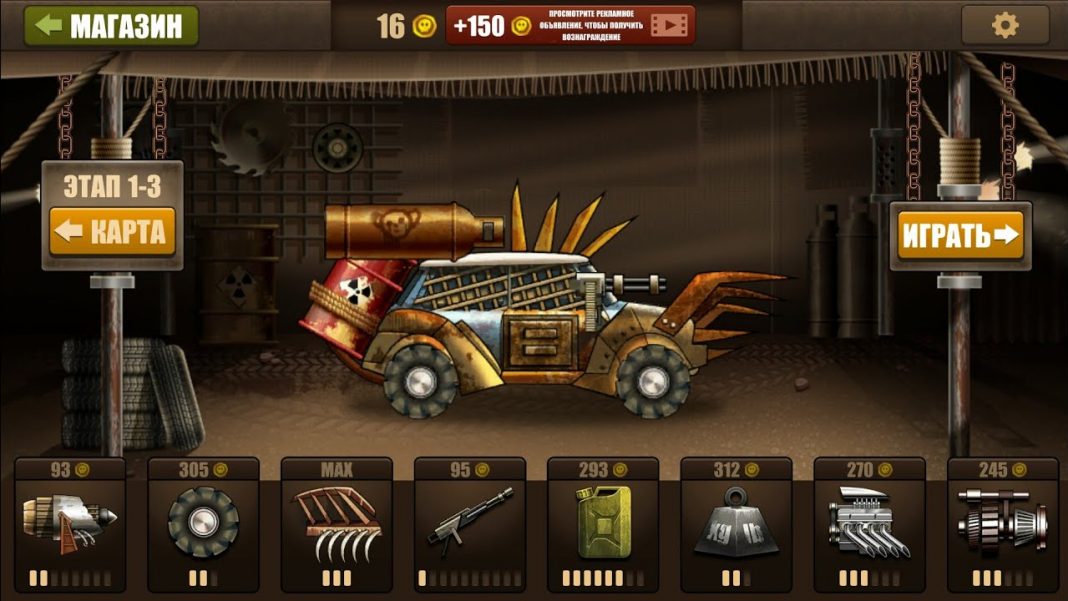The width and height of the screenshot is (1068, 601).
Task: Upgrade the machine gun for 95 coins
Action: pos(469,525)
